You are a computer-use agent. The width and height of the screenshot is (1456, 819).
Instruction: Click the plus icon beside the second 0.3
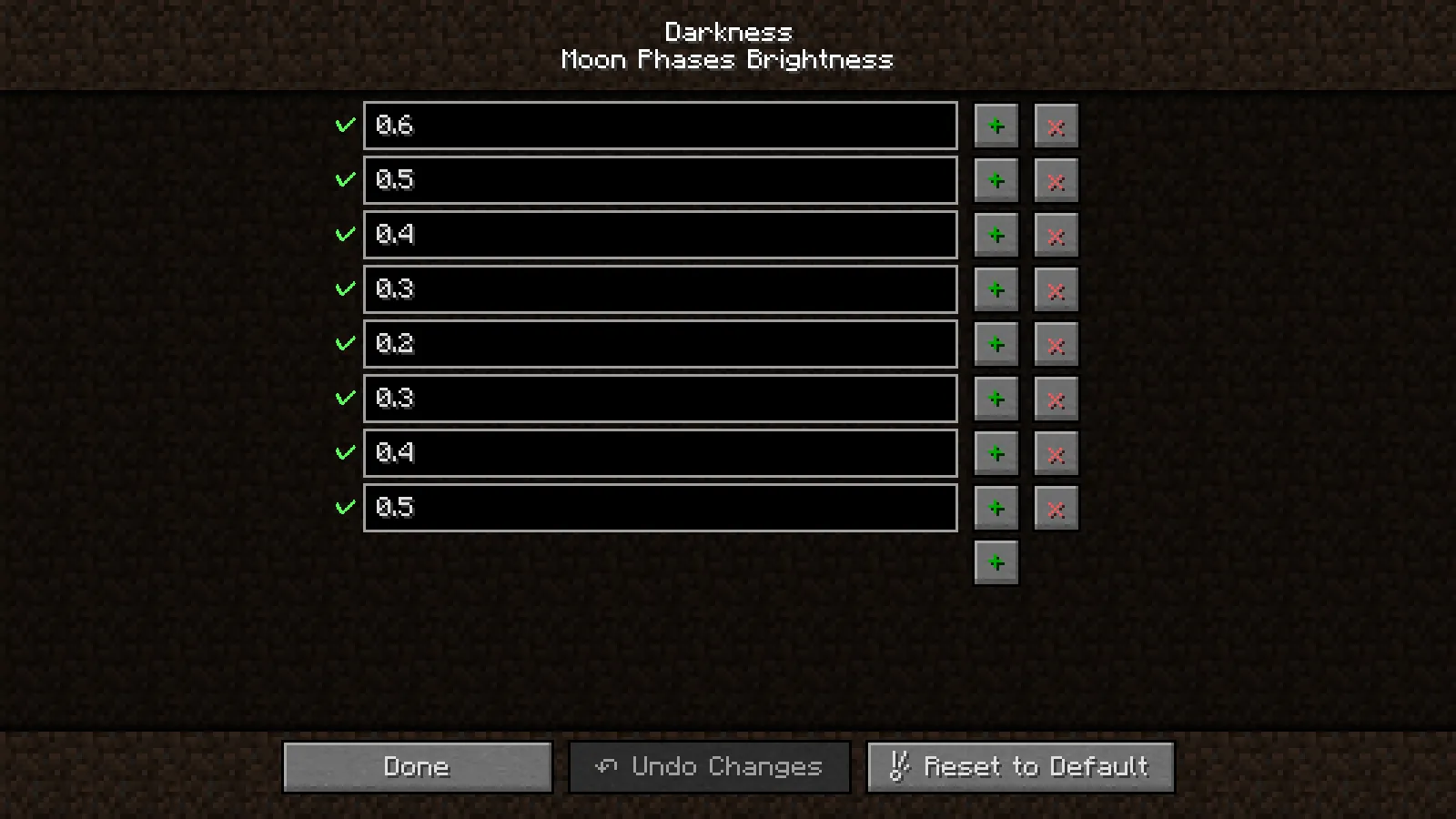point(996,399)
